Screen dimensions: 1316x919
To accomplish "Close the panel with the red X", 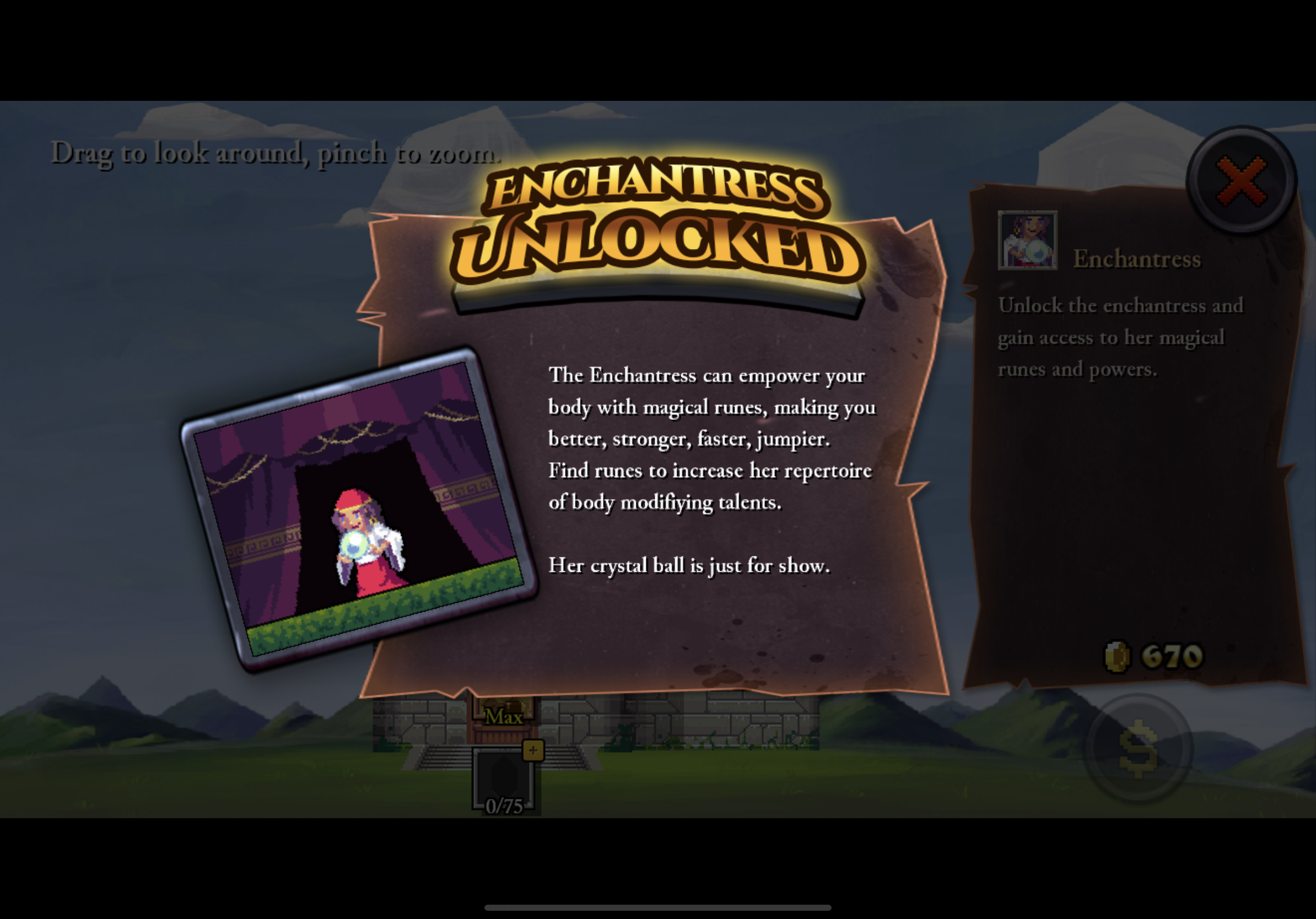I will 1241,181.
